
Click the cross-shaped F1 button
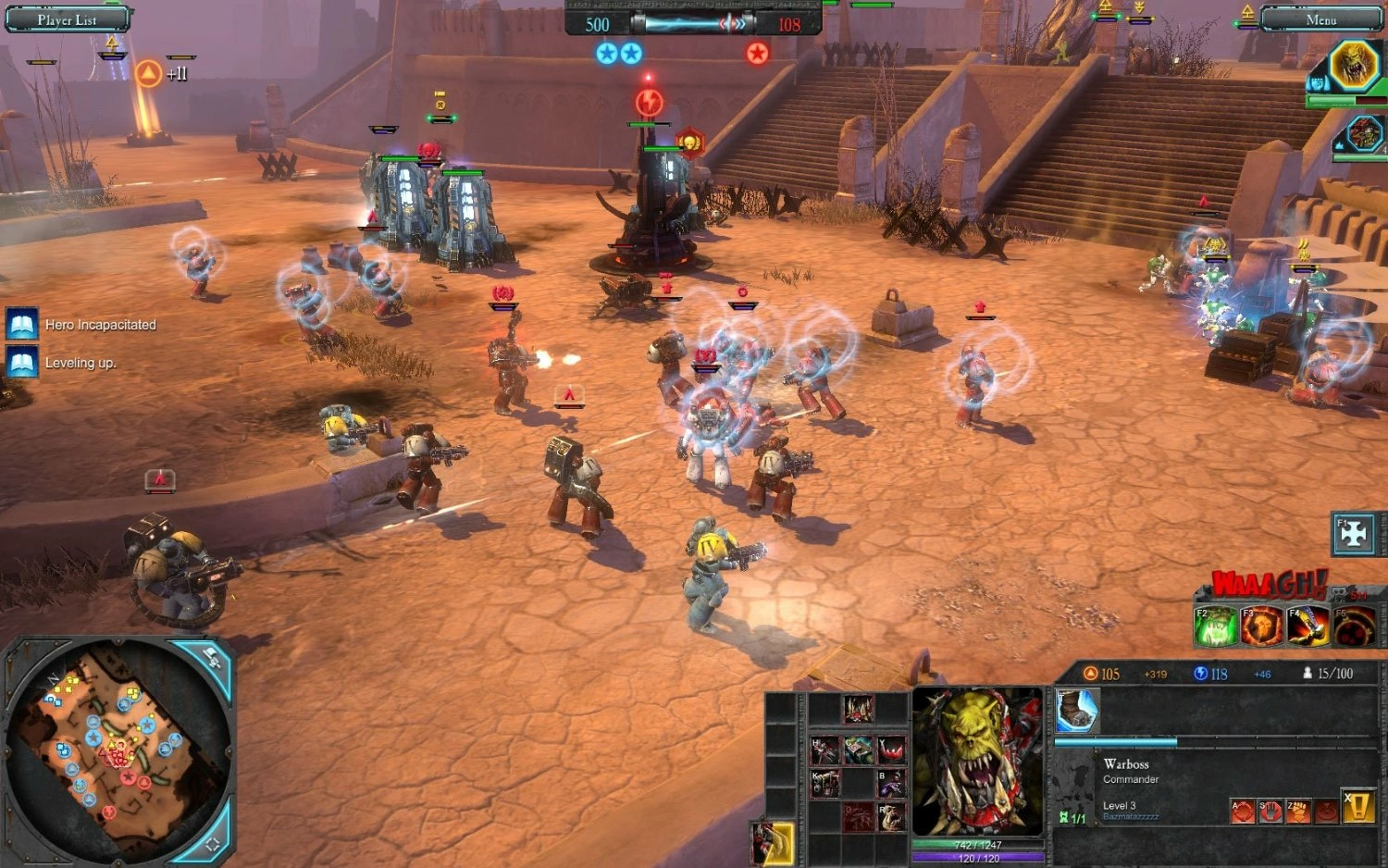tap(1354, 535)
